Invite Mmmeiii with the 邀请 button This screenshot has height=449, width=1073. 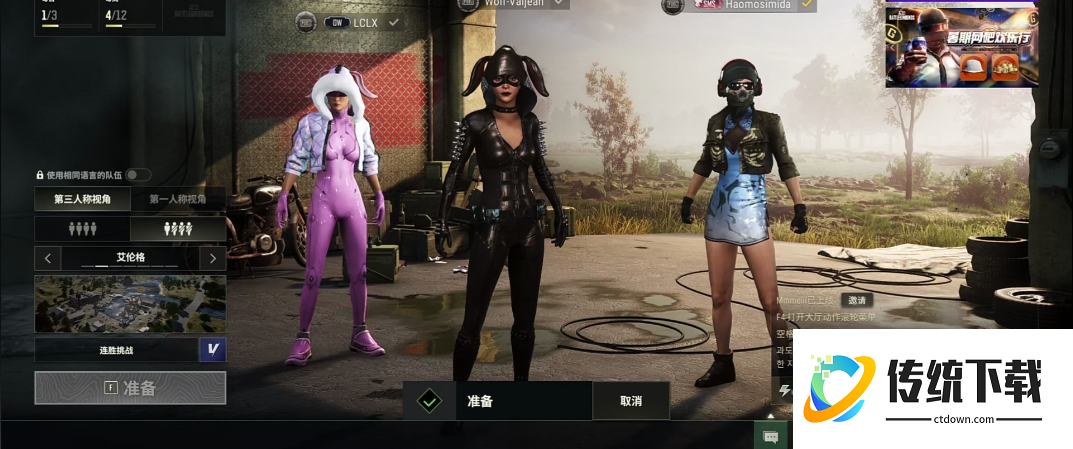[x=857, y=300]
